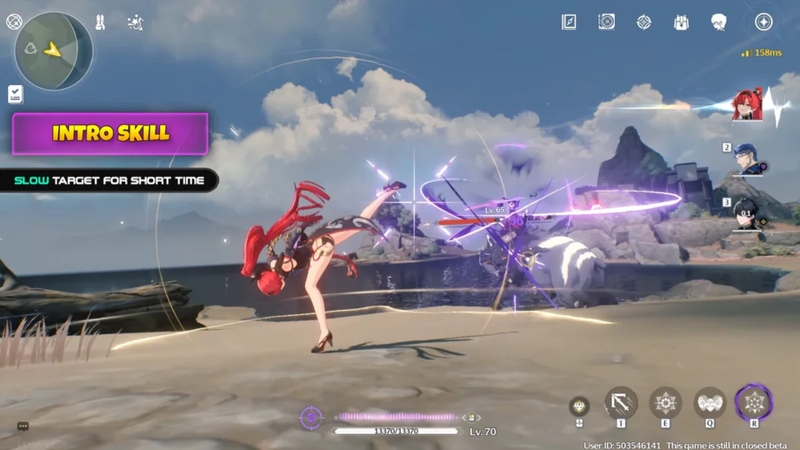Open the four-point star compass menu
Image resolution: width=800 pixels, height=450 pixels.
763,21
